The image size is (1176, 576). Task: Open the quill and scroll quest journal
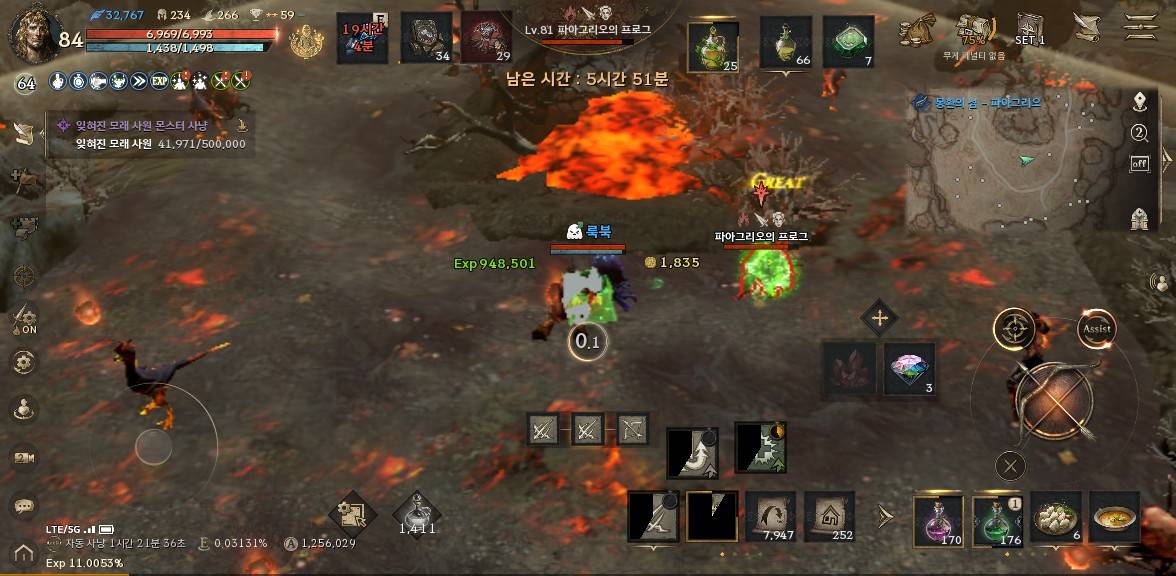pyautogui.click(x=1085, y=27)
